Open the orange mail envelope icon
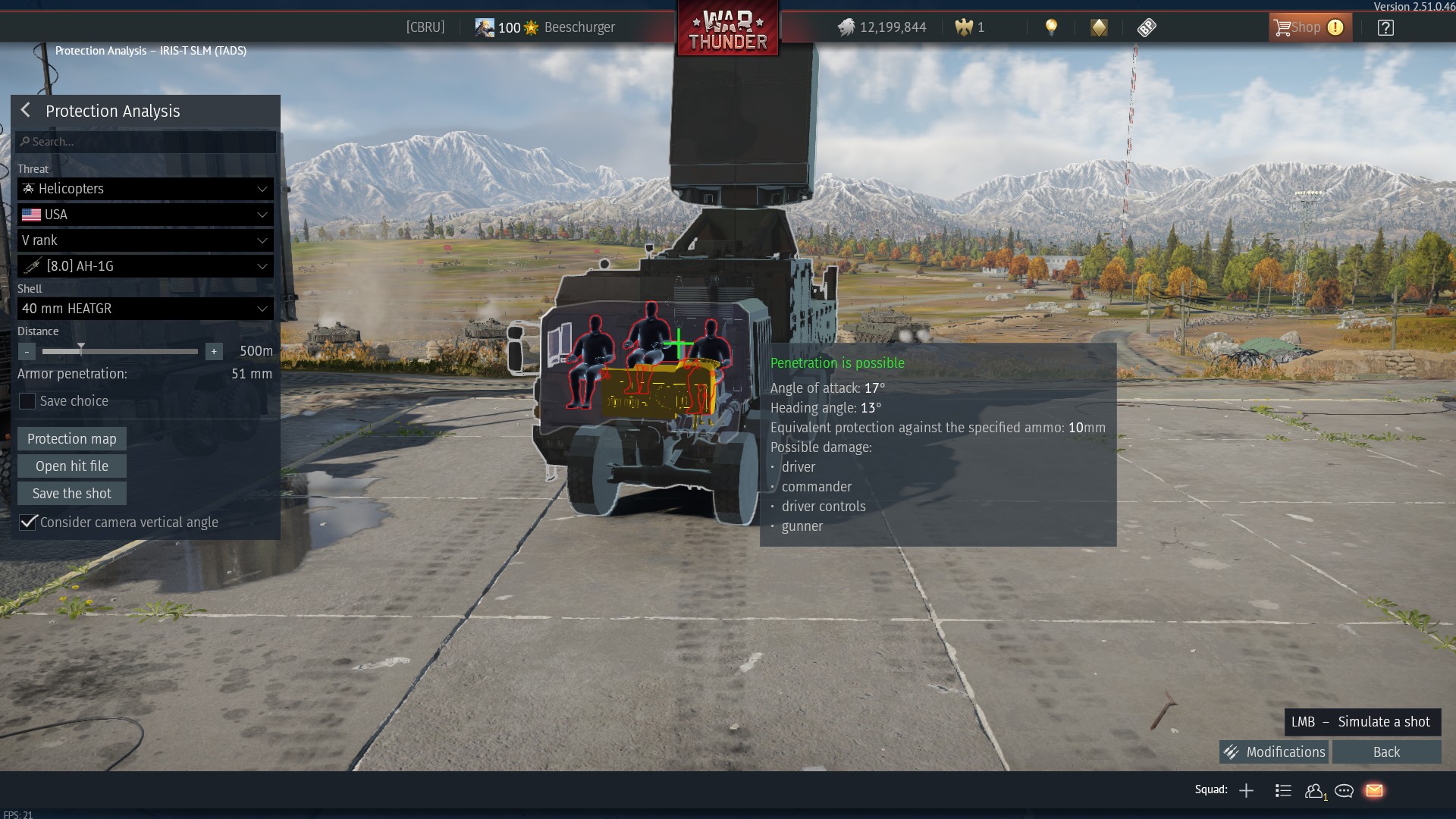This screenshot has width=1456, height=819. tap(1374, 791)
